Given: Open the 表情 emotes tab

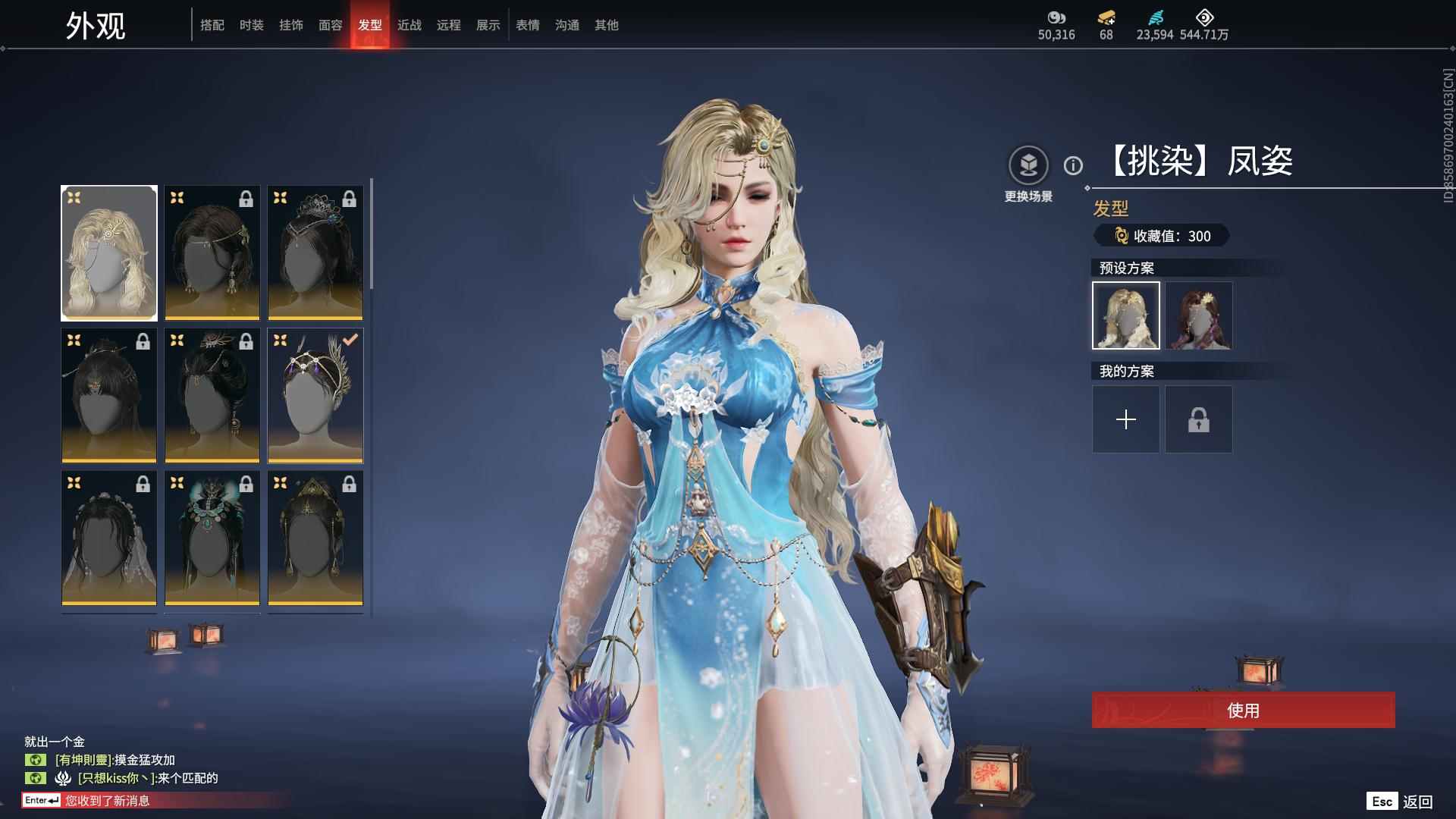Looking at the screenshot, I should pos(527,25).
